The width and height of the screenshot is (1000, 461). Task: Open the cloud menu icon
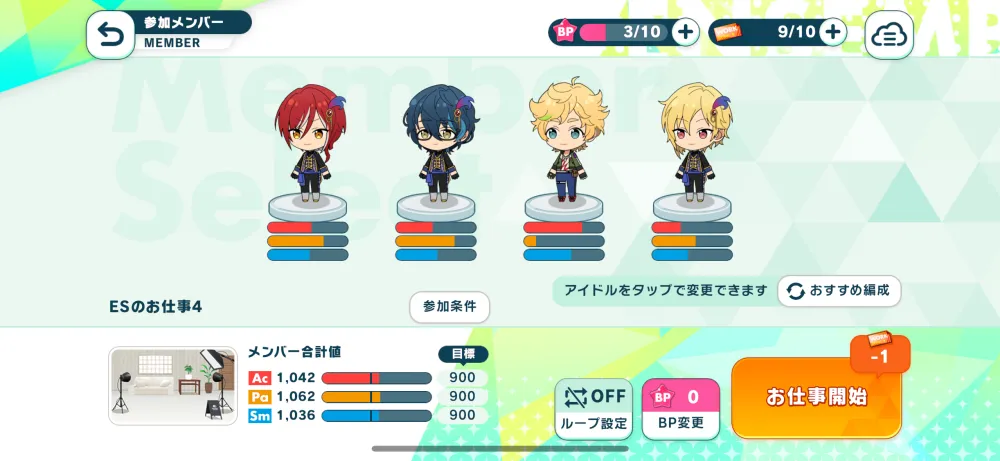pyautogui.click(x=888, y=36)
